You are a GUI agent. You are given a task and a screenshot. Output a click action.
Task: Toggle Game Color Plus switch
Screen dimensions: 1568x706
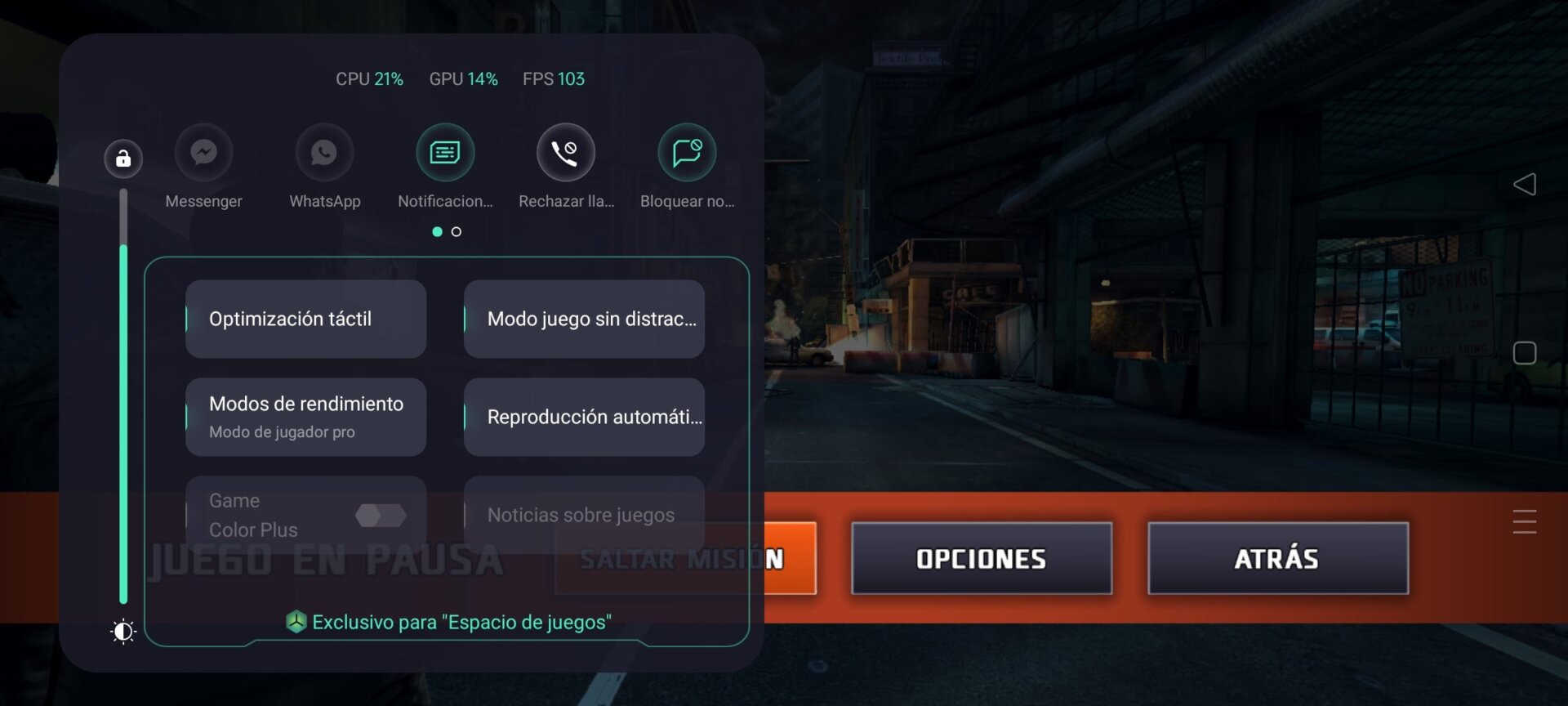click(381, 516)
